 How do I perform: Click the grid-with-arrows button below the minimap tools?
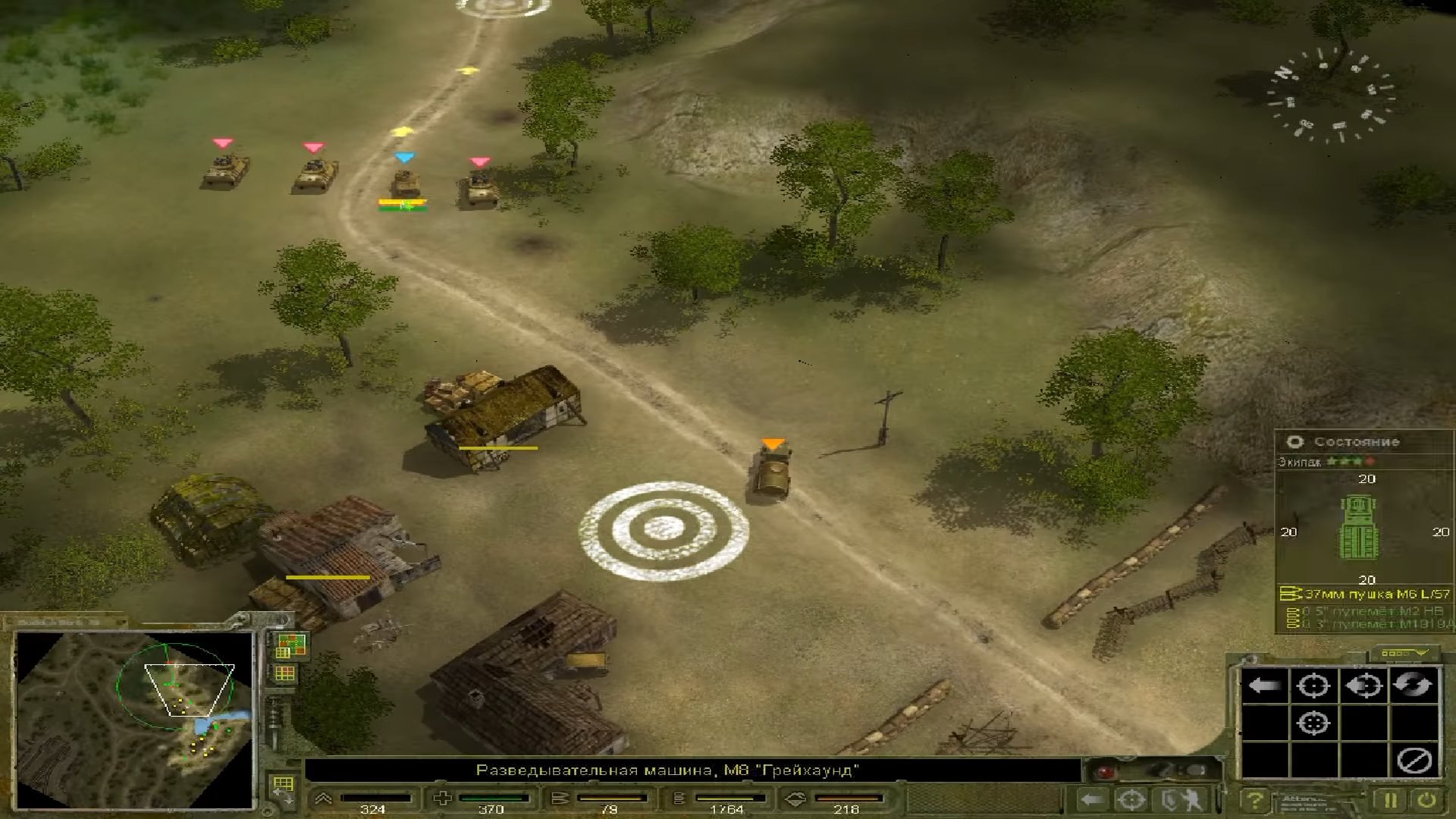point(284,787)
